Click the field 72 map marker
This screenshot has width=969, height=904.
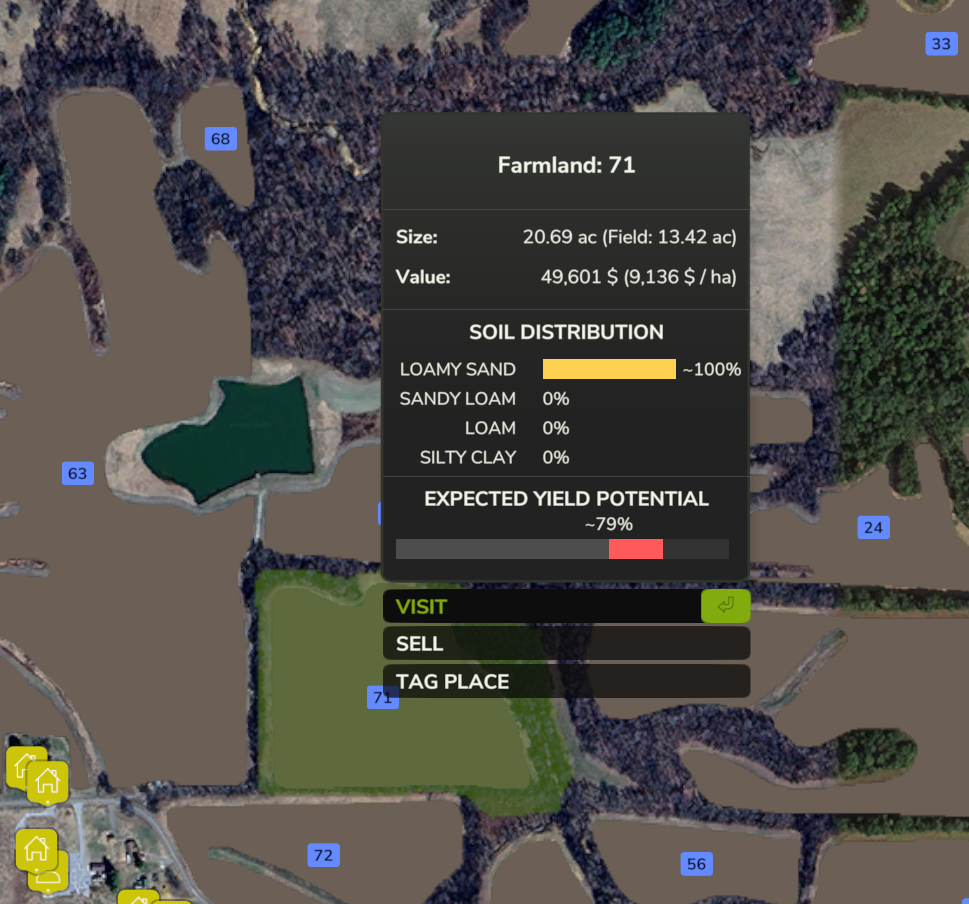pyautogui.click(x=323, y=855)
